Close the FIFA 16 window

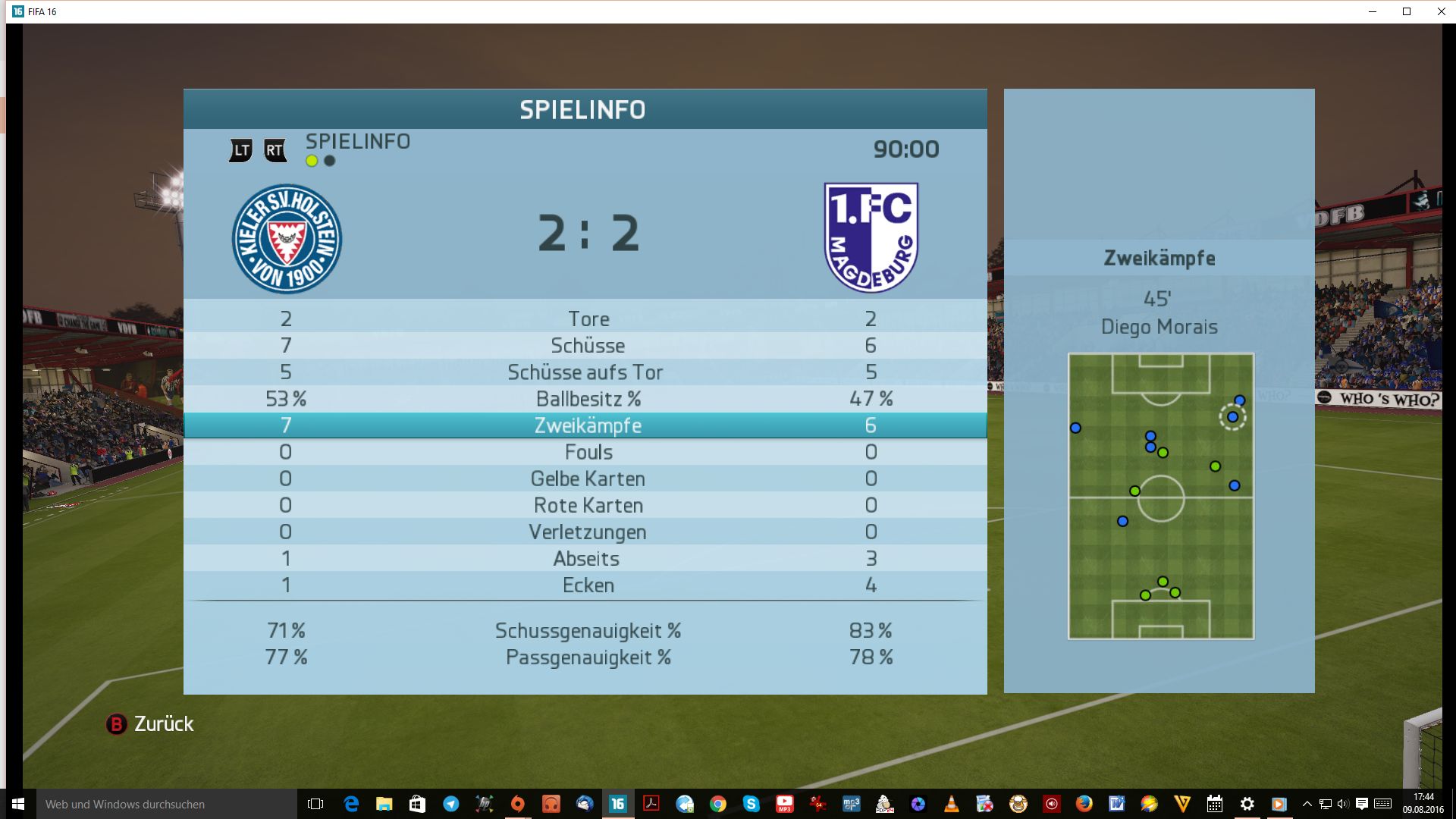click(x=1441, y=11)
